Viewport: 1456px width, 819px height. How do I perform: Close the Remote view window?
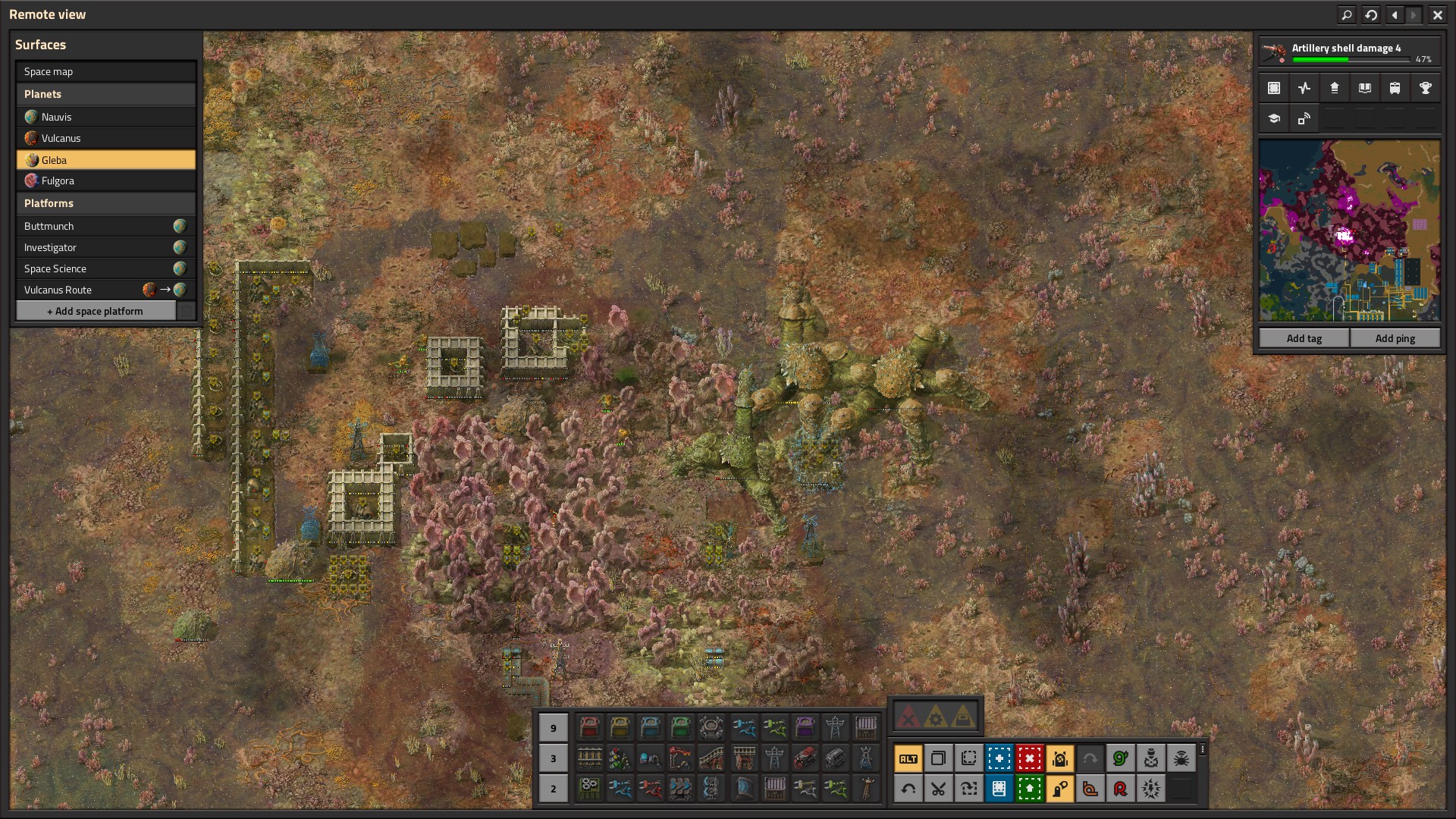(1437, 14)
